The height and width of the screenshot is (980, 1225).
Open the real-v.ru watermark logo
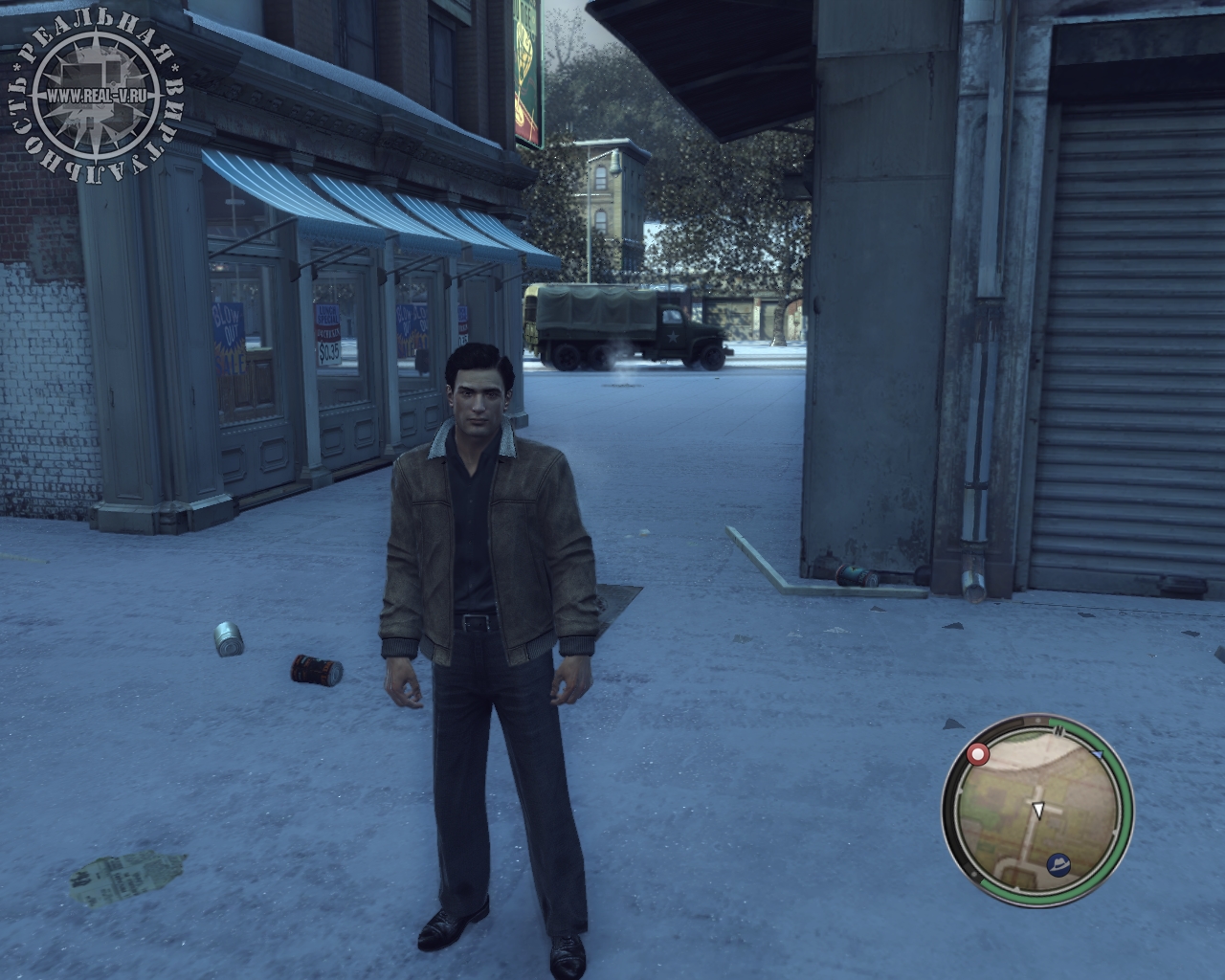(94, 97)
